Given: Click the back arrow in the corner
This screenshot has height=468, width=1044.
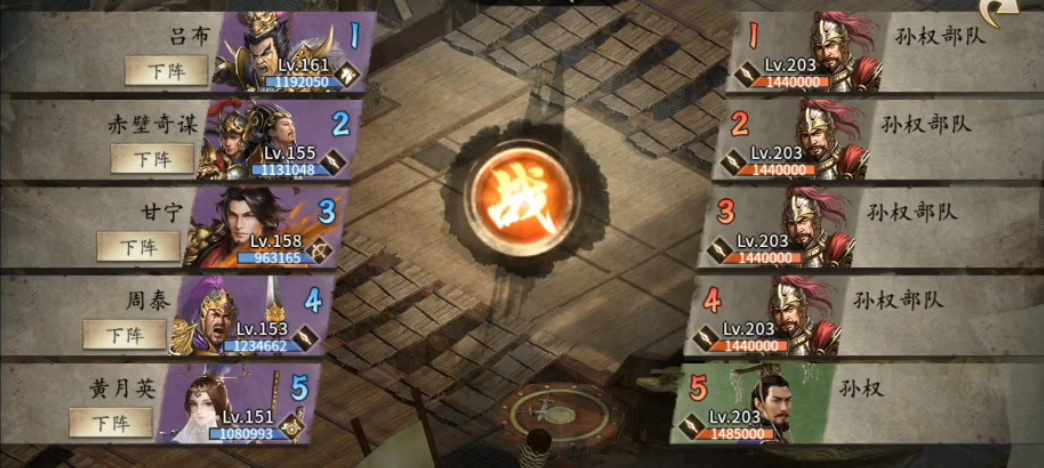Looking at the screenshot, I should (x=1020, y=13).
